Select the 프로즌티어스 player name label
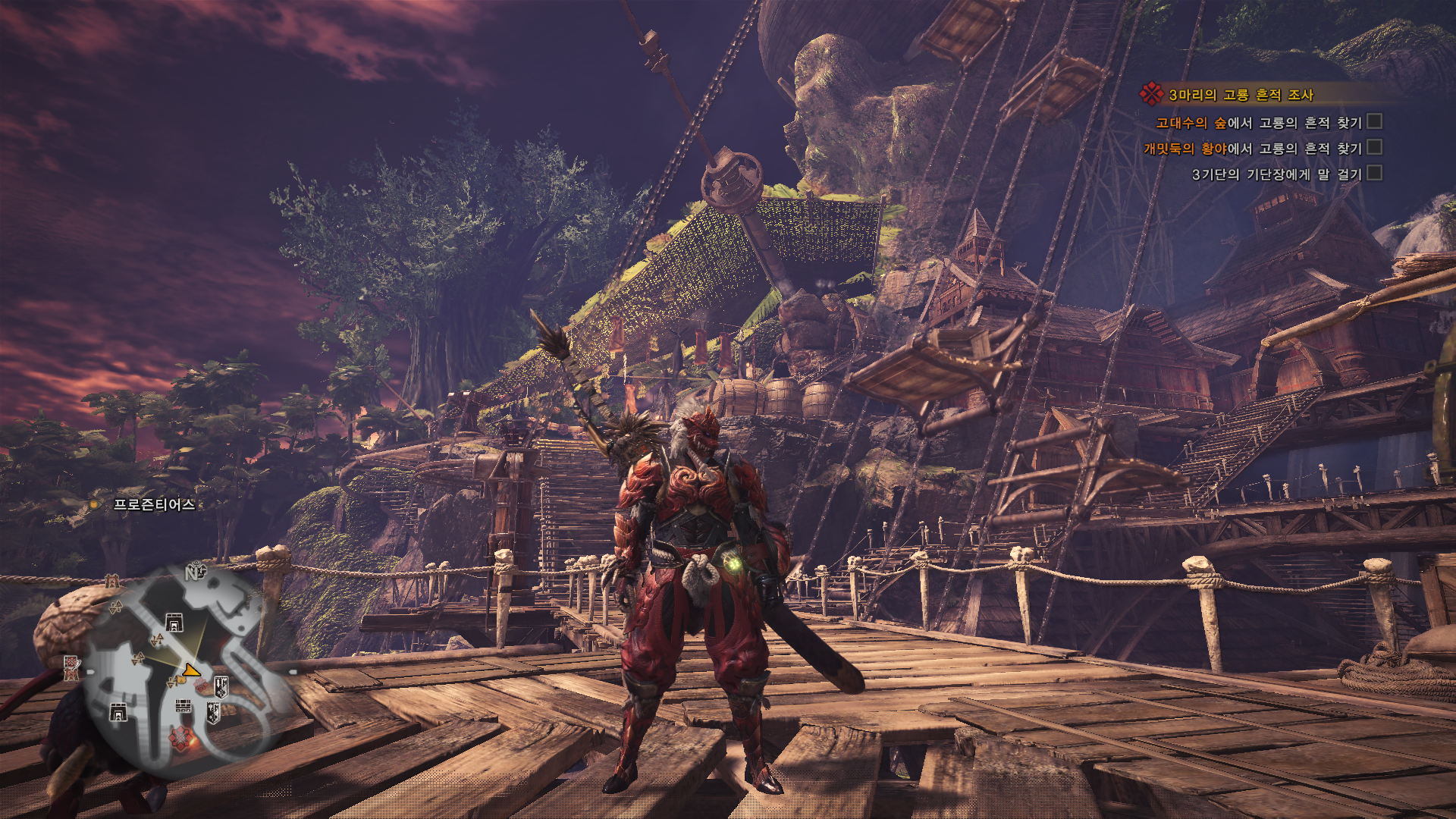 point(154,504)
